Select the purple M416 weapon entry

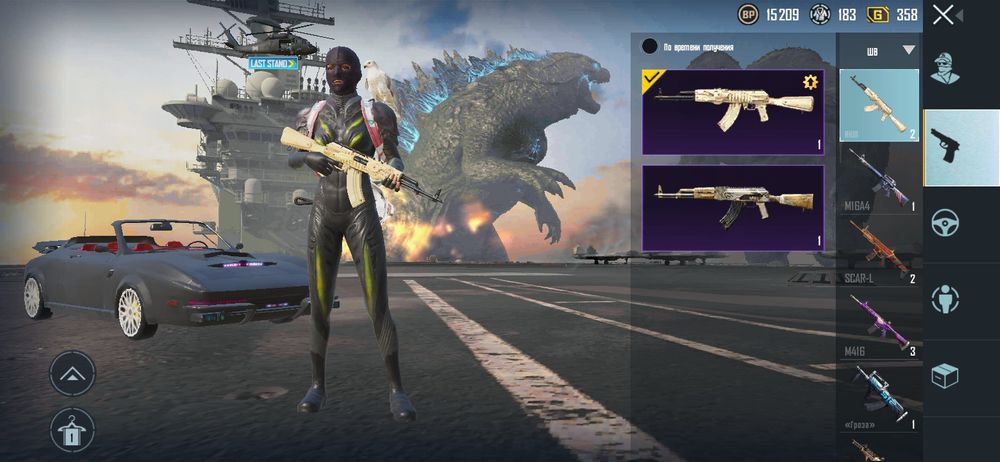tap(879, 322)
